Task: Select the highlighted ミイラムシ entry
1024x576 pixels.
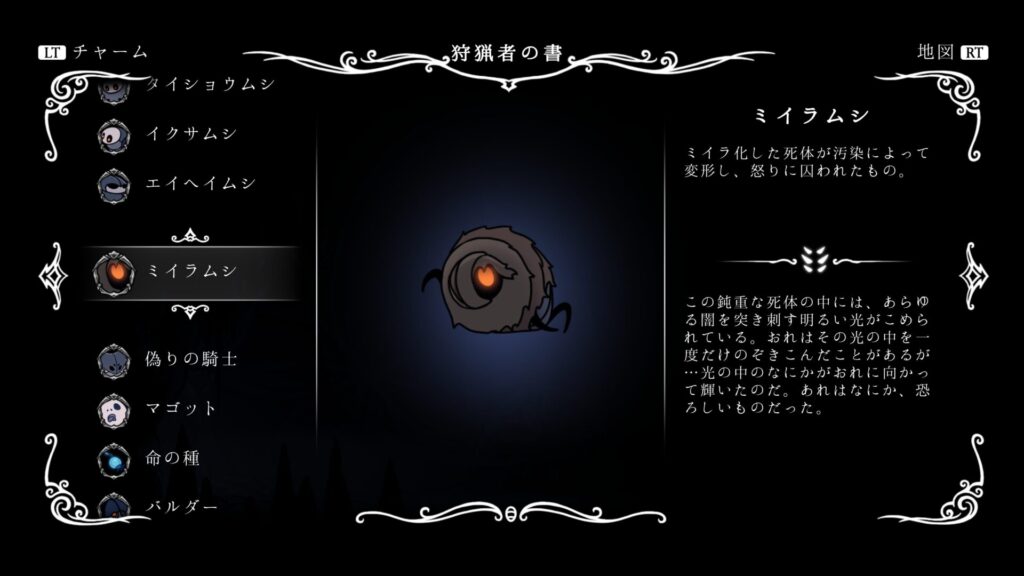Action: point(190,272)
